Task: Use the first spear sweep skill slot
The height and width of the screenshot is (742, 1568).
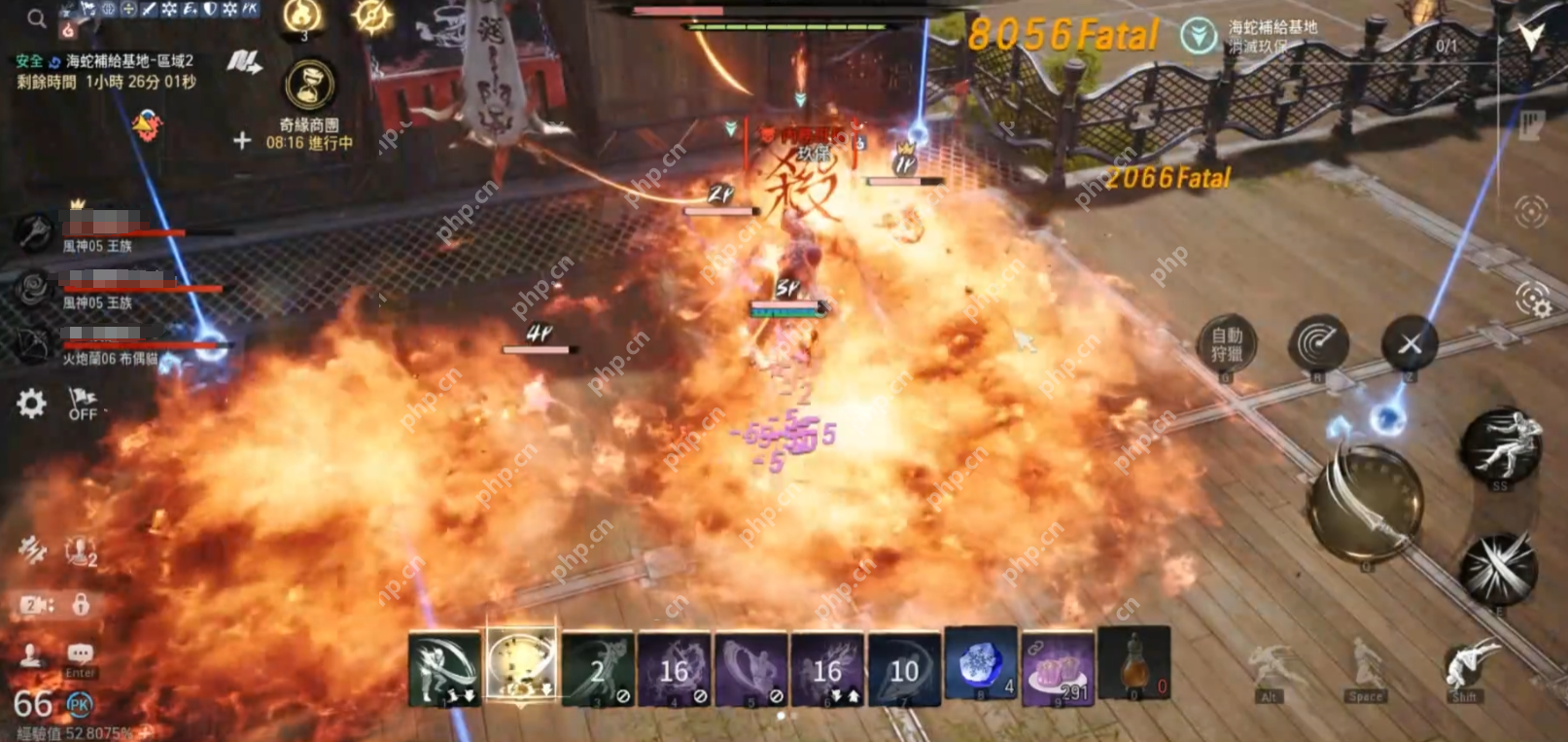Action: tap(444, 668)
